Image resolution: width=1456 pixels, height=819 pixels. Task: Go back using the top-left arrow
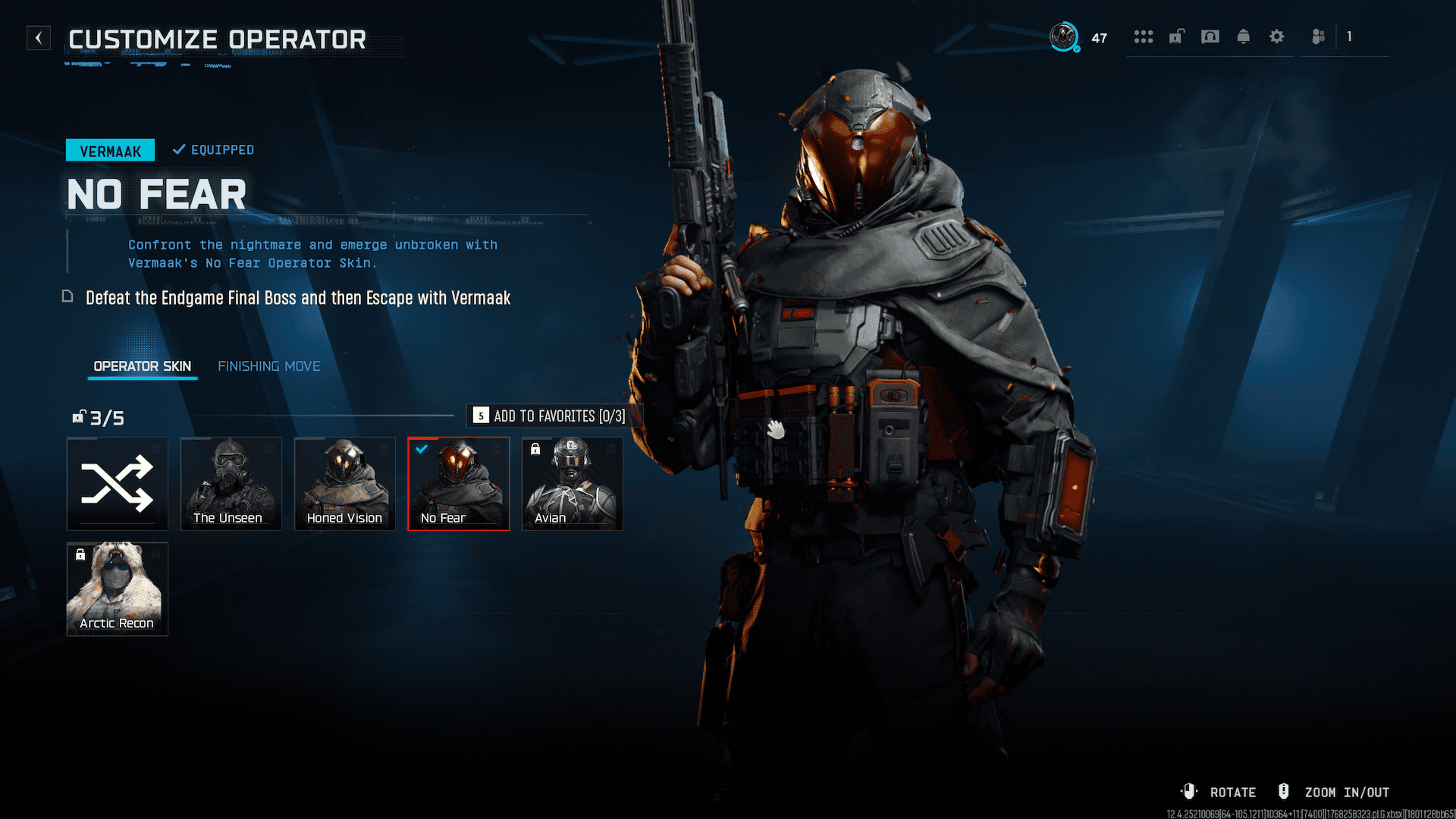[x=39, y=38]
